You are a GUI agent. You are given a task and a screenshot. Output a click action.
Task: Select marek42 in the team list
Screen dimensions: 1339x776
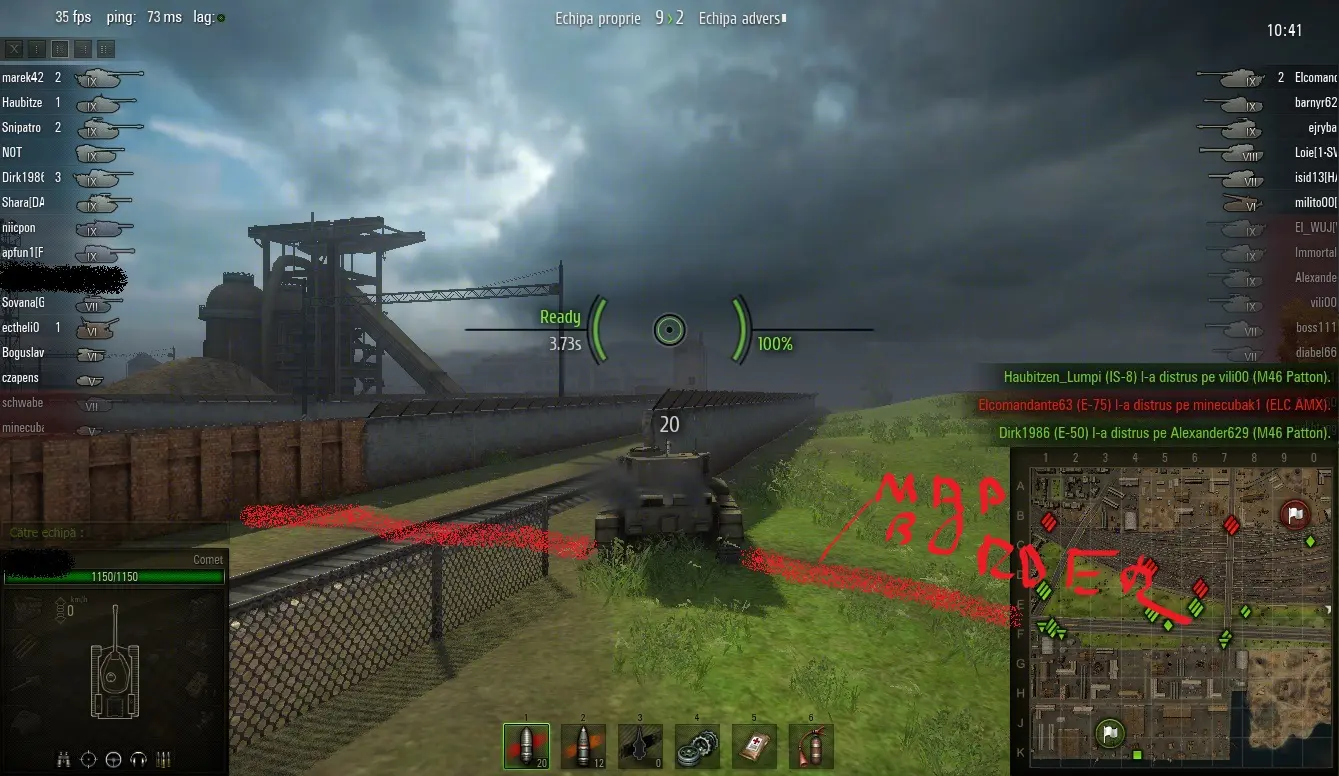point(23,77)
